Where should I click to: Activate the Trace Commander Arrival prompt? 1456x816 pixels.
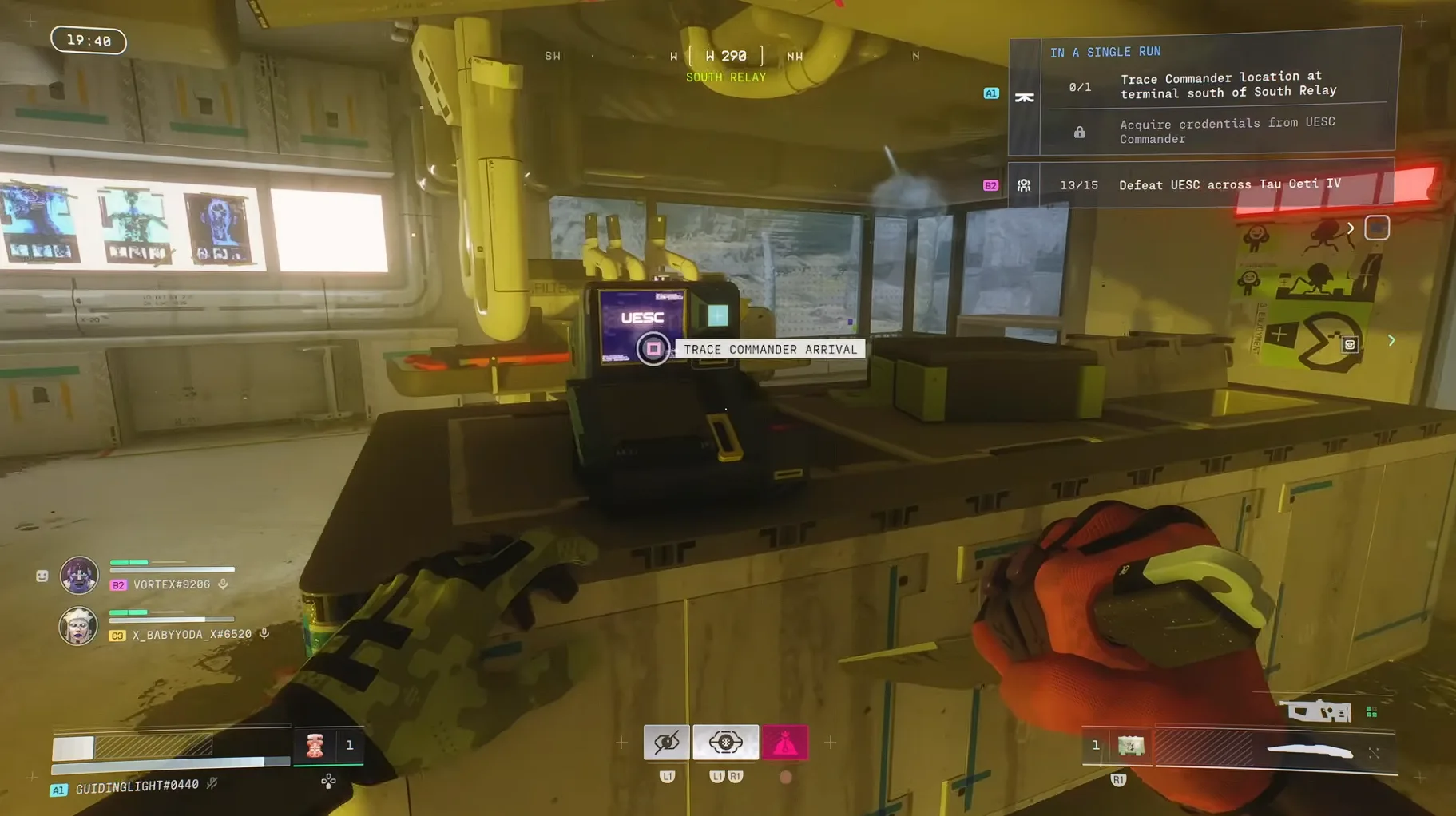(653, 349)
